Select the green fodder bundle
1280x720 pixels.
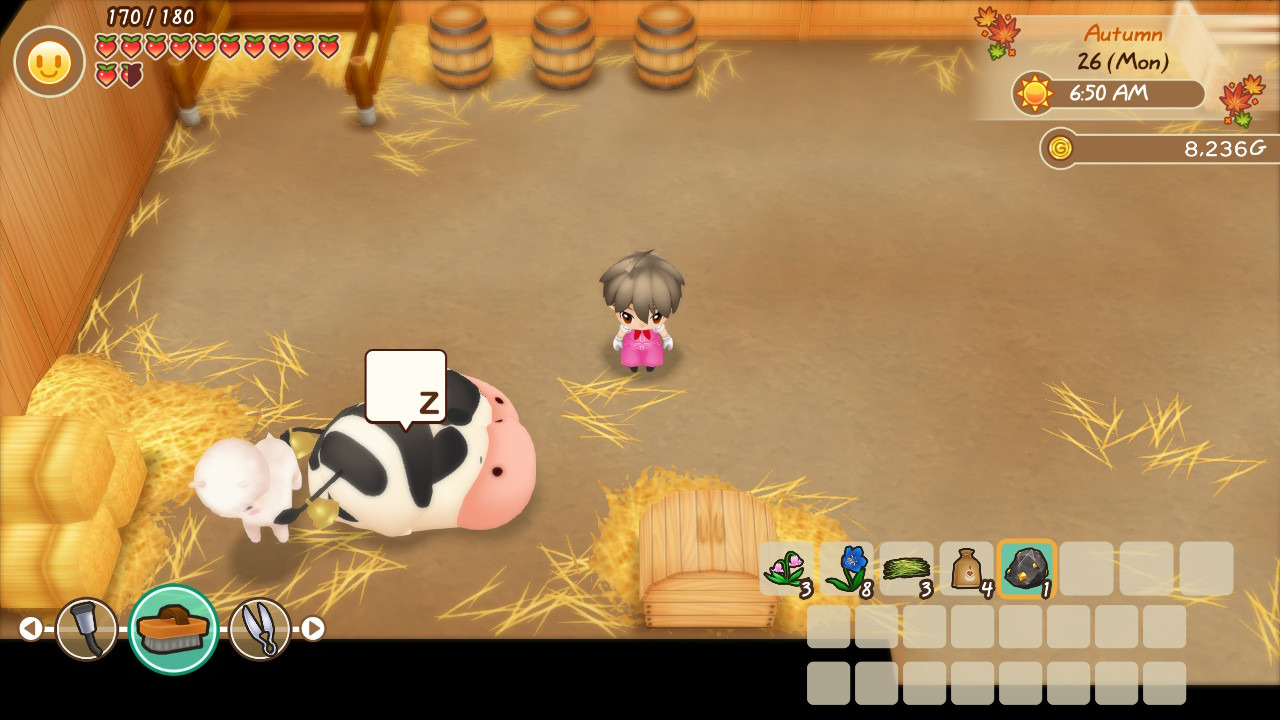tap(907, 569)
